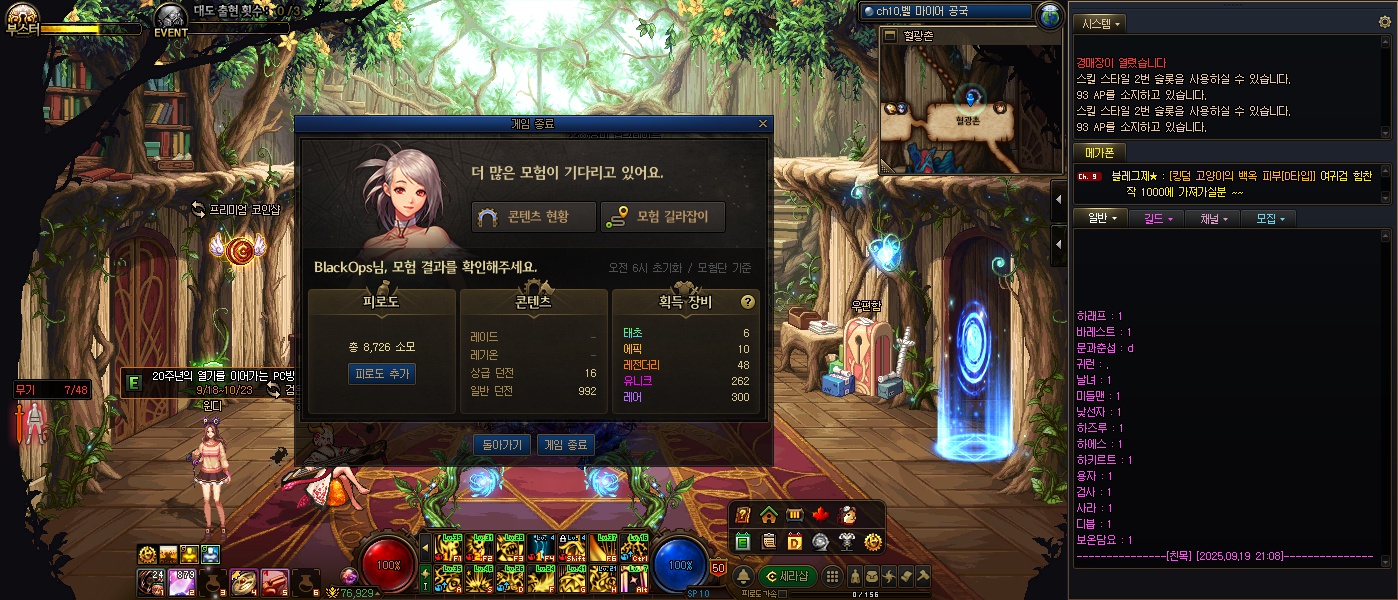Open the 세라샵 cash shop
The image size is (1398, 600).
pyautogui.click(x=787, y=577)
